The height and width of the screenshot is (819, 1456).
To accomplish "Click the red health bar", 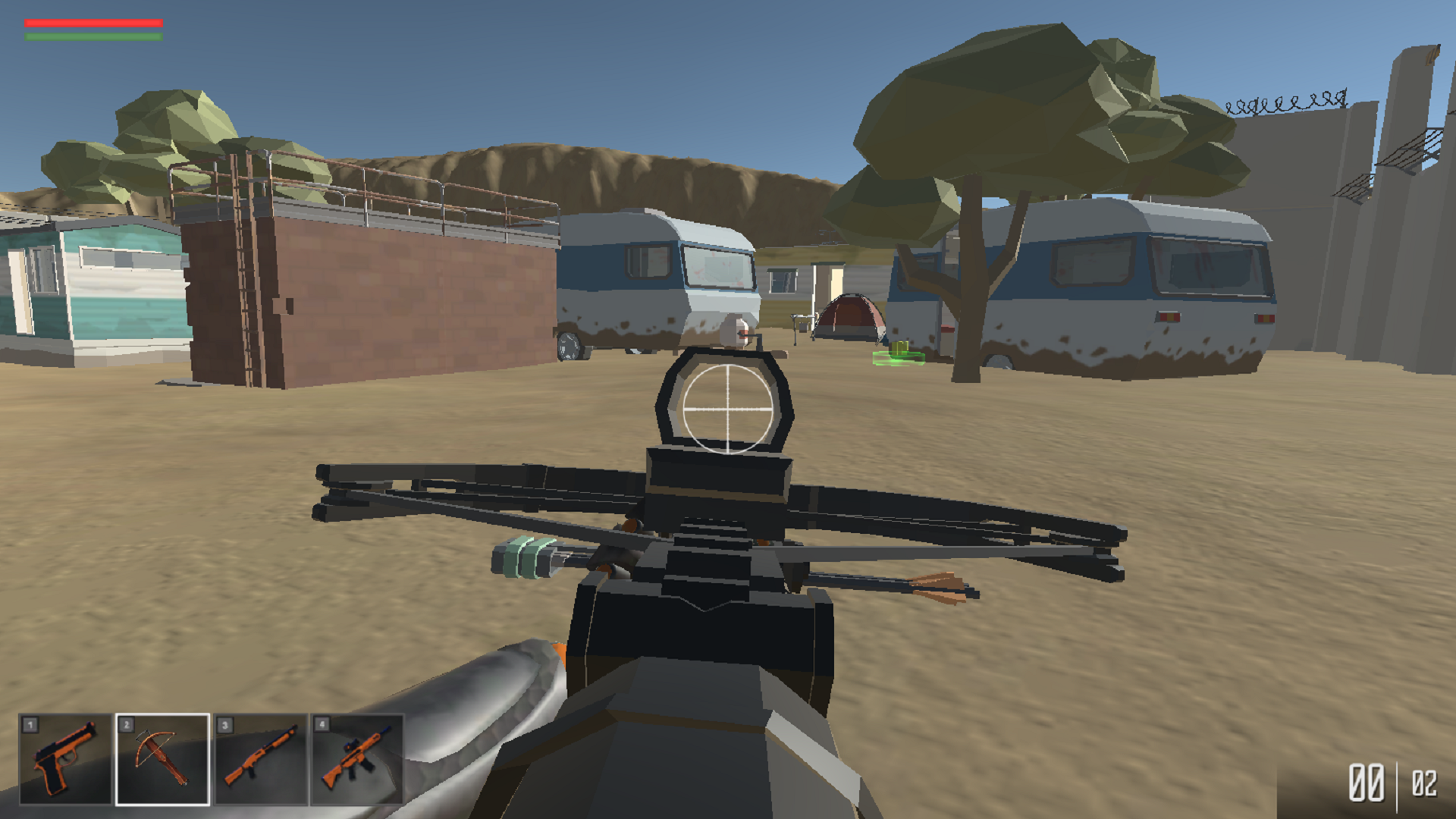I will [93, 23].
